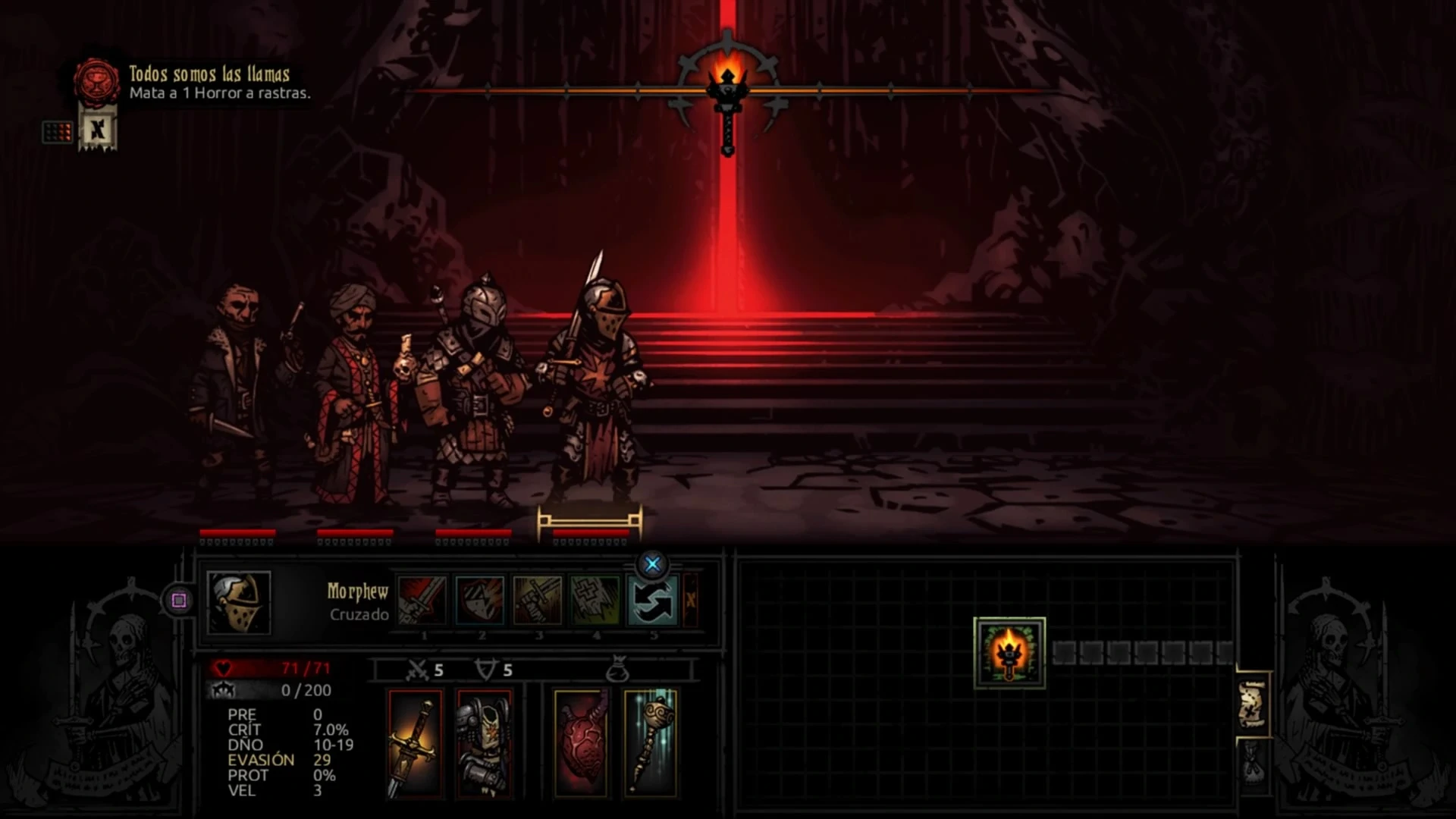Click the quest banner with black X
This screenshot has width=1456, height=819.
coord(98,130)
